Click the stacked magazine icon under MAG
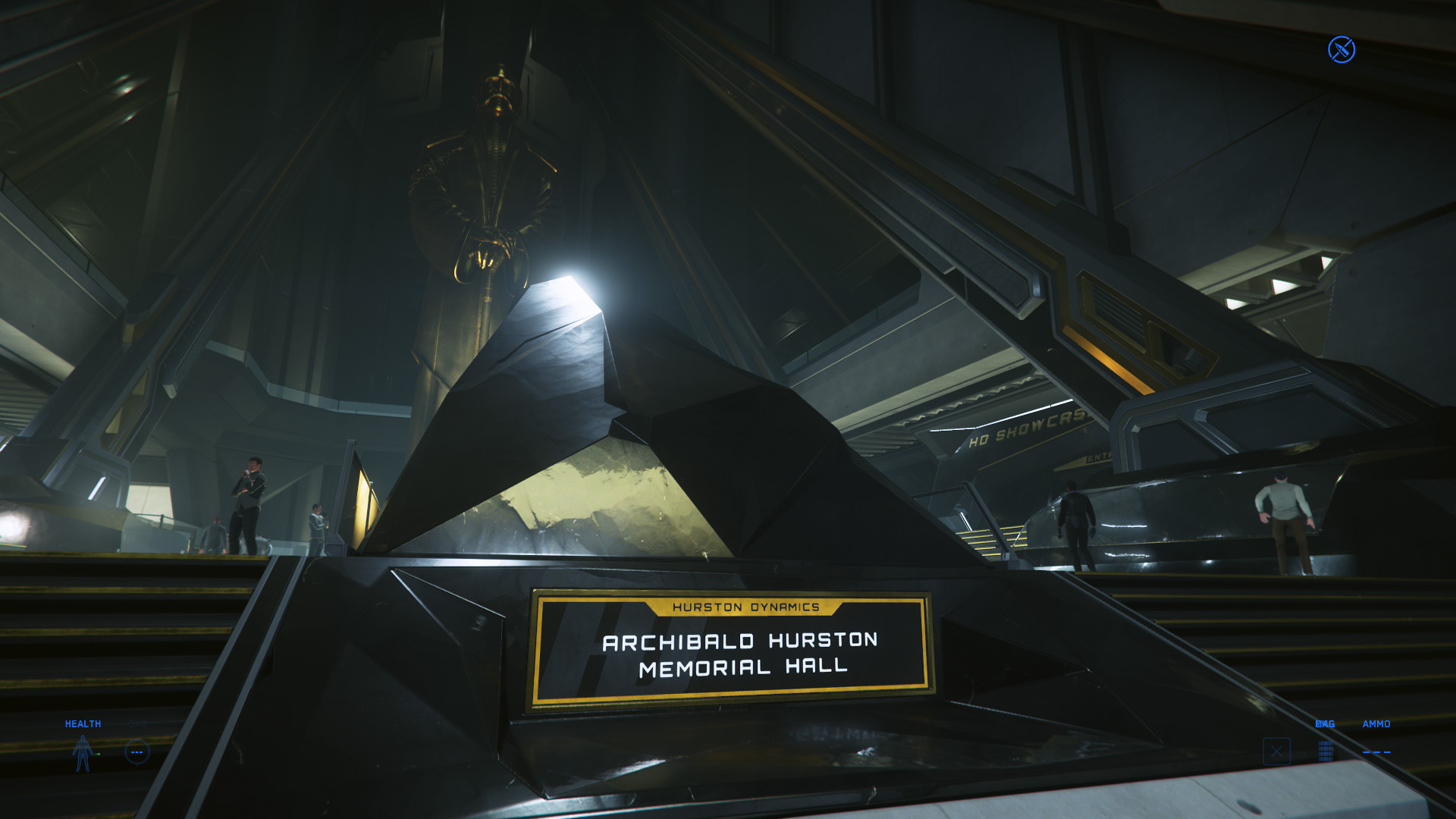 coord(1325,752)
